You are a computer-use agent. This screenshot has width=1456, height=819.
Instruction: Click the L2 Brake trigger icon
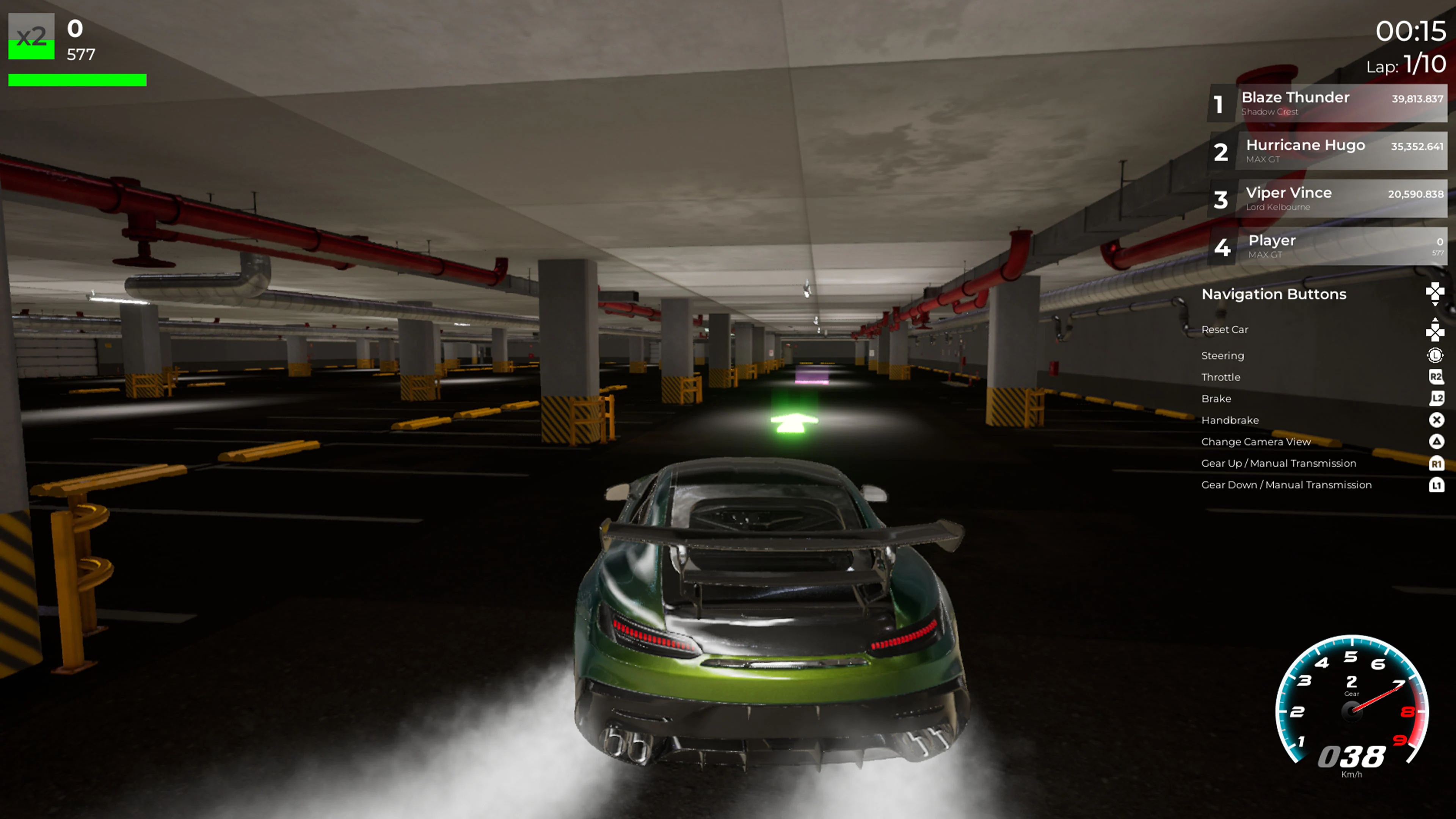tap(1436, 398)
